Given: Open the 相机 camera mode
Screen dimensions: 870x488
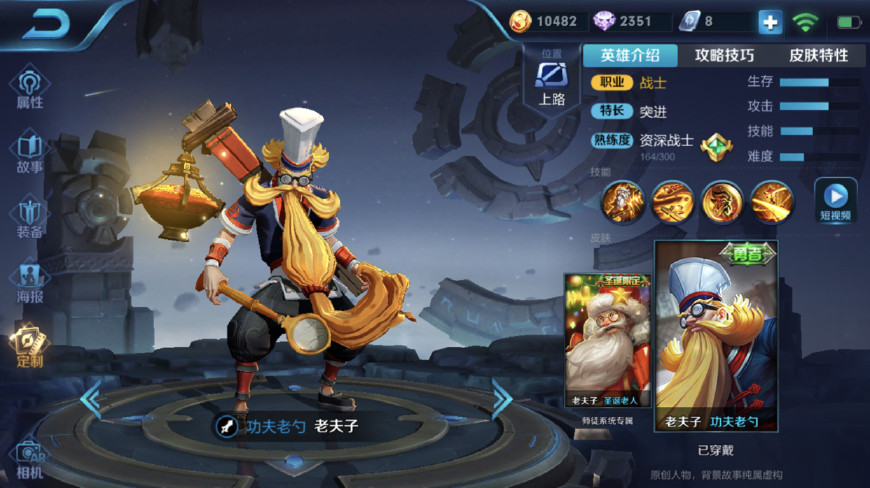Looking at the screenshot, I should 30,458.
